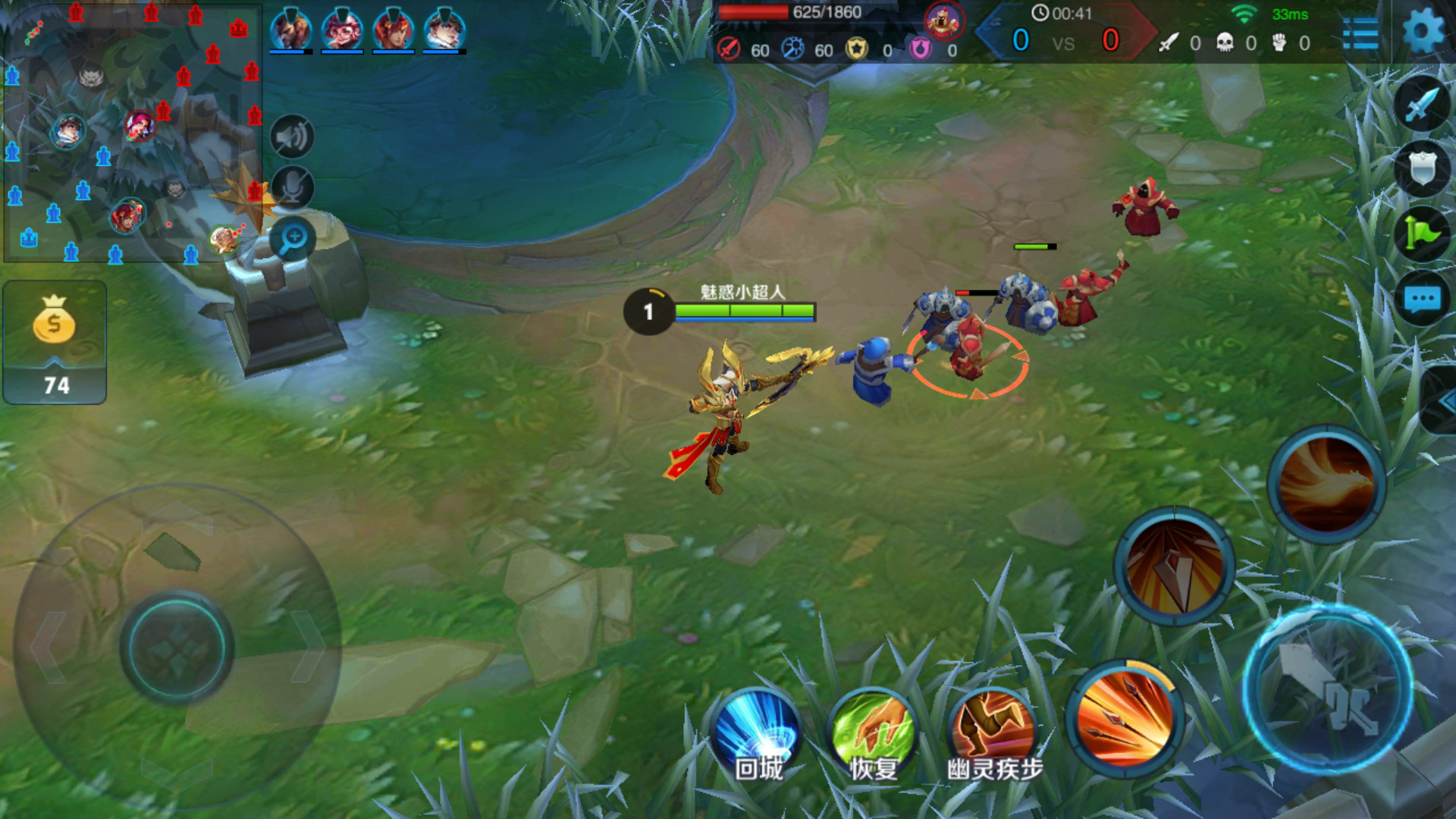Unleash the phoenix ultimate skill

(1327, 484)
